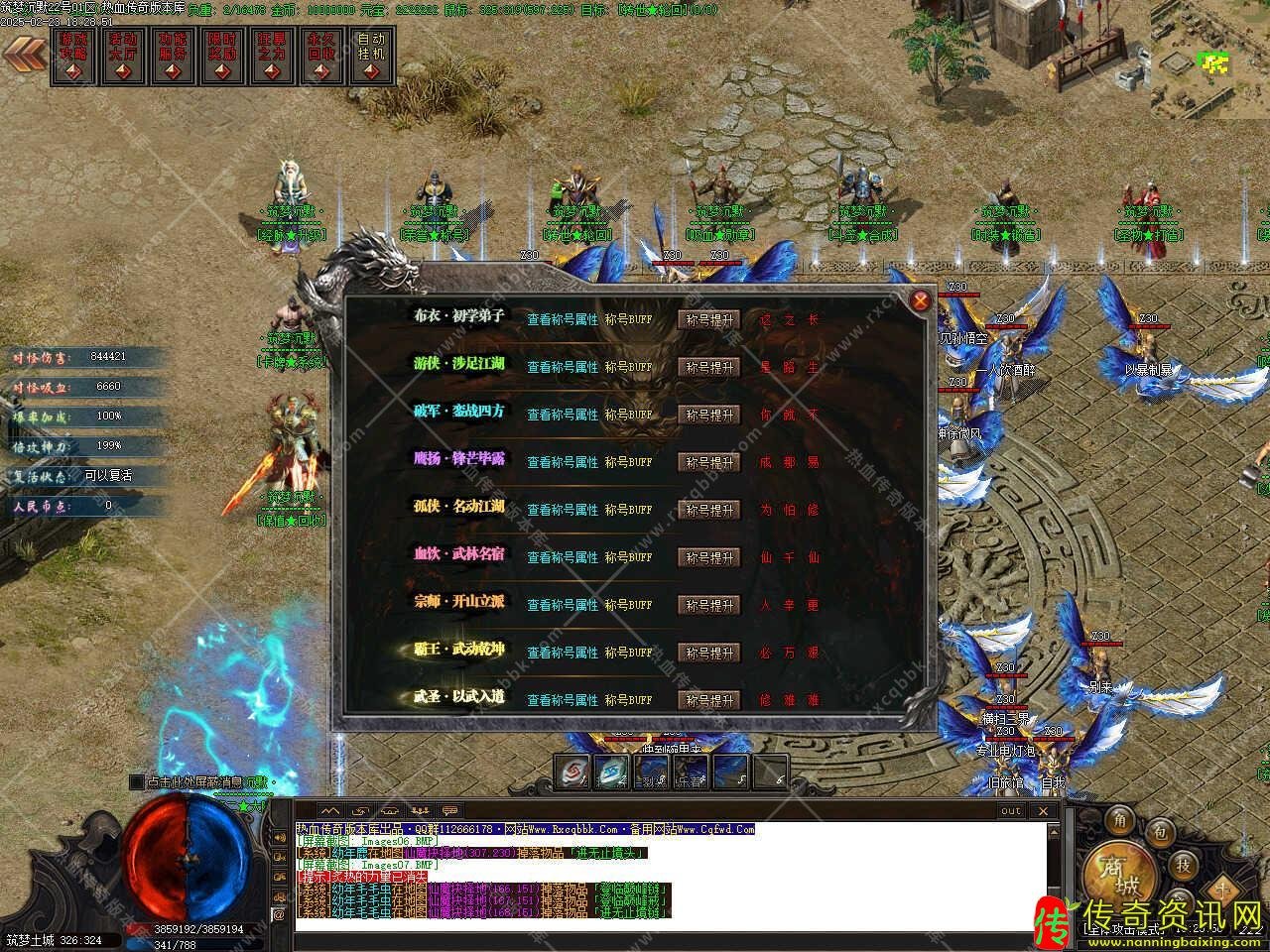View attributes of 破军·鏖战四方 title

[563, 415]
